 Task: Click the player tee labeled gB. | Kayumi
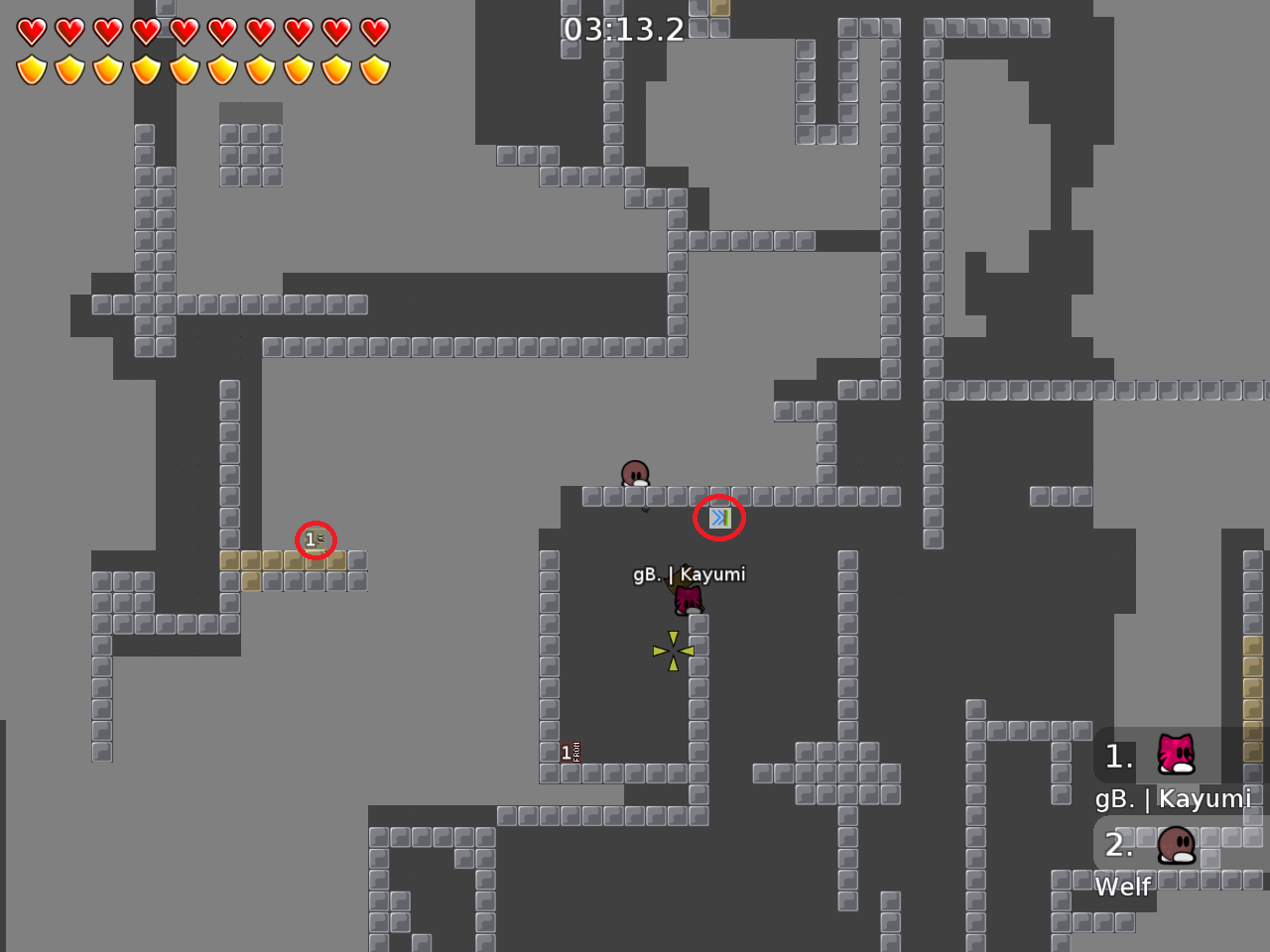[689, 598]
